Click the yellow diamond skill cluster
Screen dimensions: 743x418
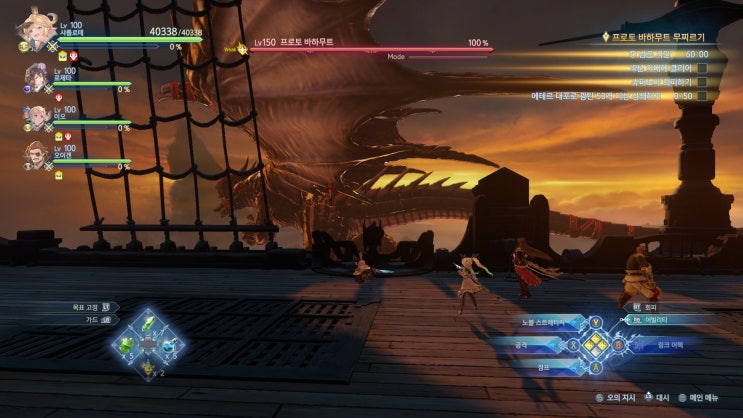click(x=596, y=344)
